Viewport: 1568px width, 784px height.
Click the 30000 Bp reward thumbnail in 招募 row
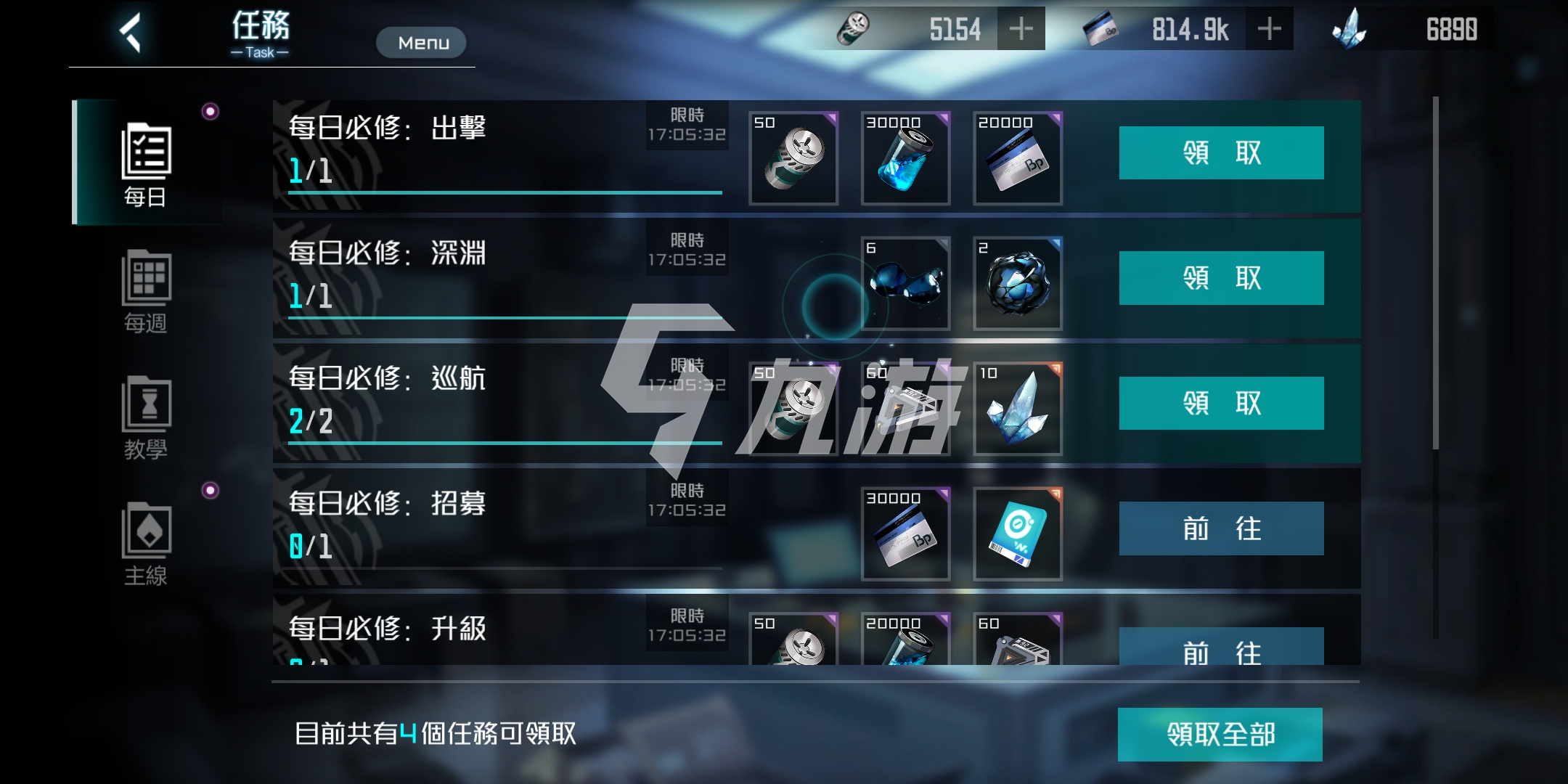point(905,534)
